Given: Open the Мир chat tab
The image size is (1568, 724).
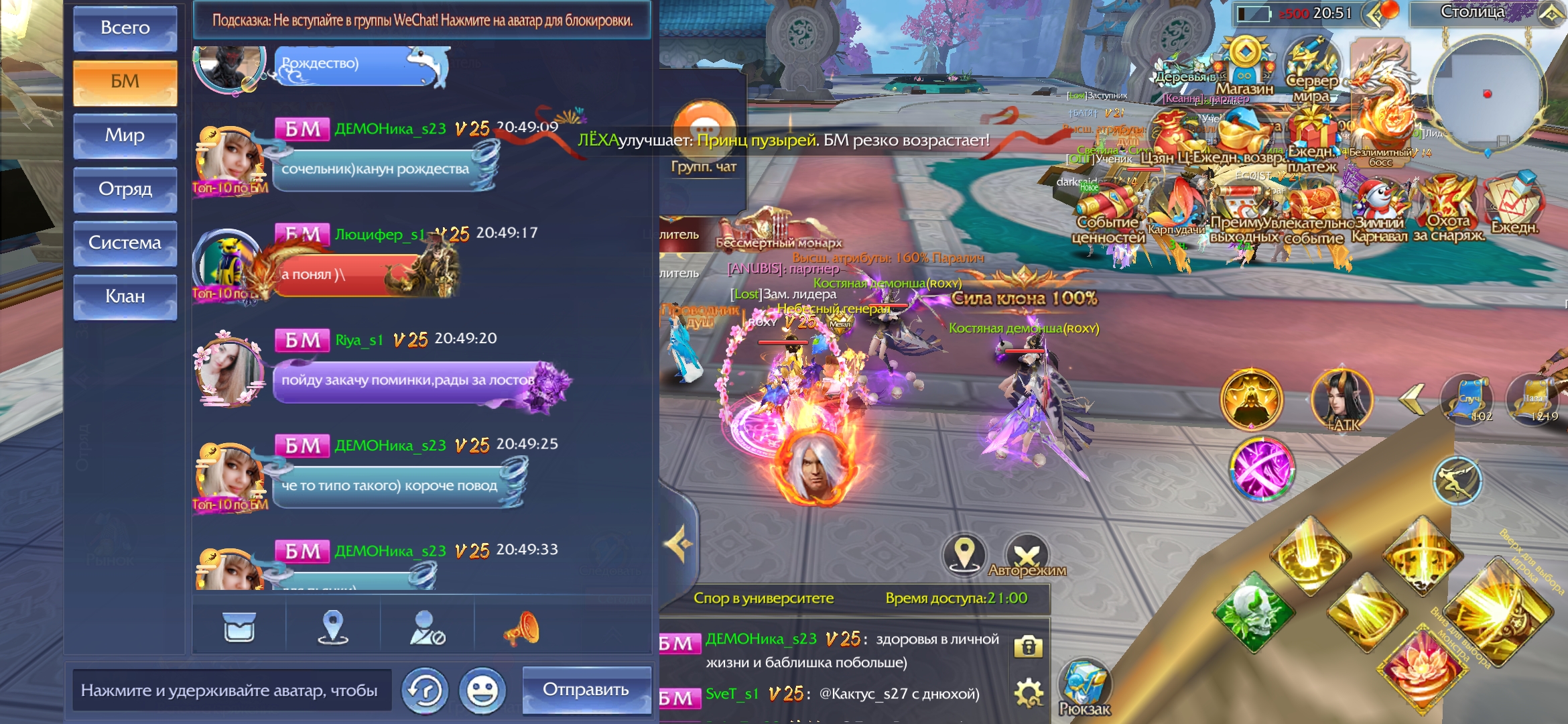Looking at the screenshot, I should coord(125,135).
